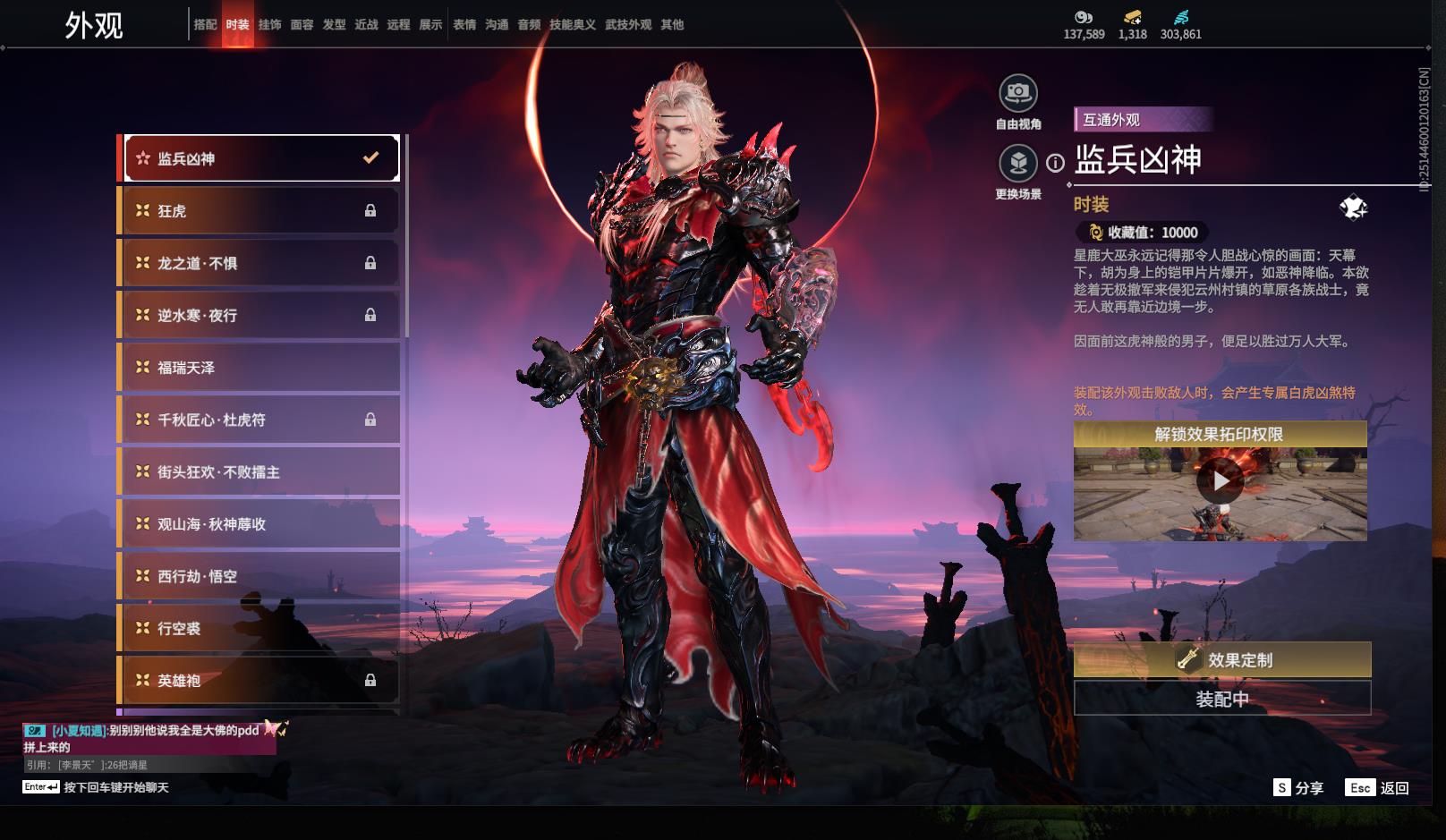
Task: Share the outfit with 分享
Action: pyautogui.click(x=1298, y=788)
